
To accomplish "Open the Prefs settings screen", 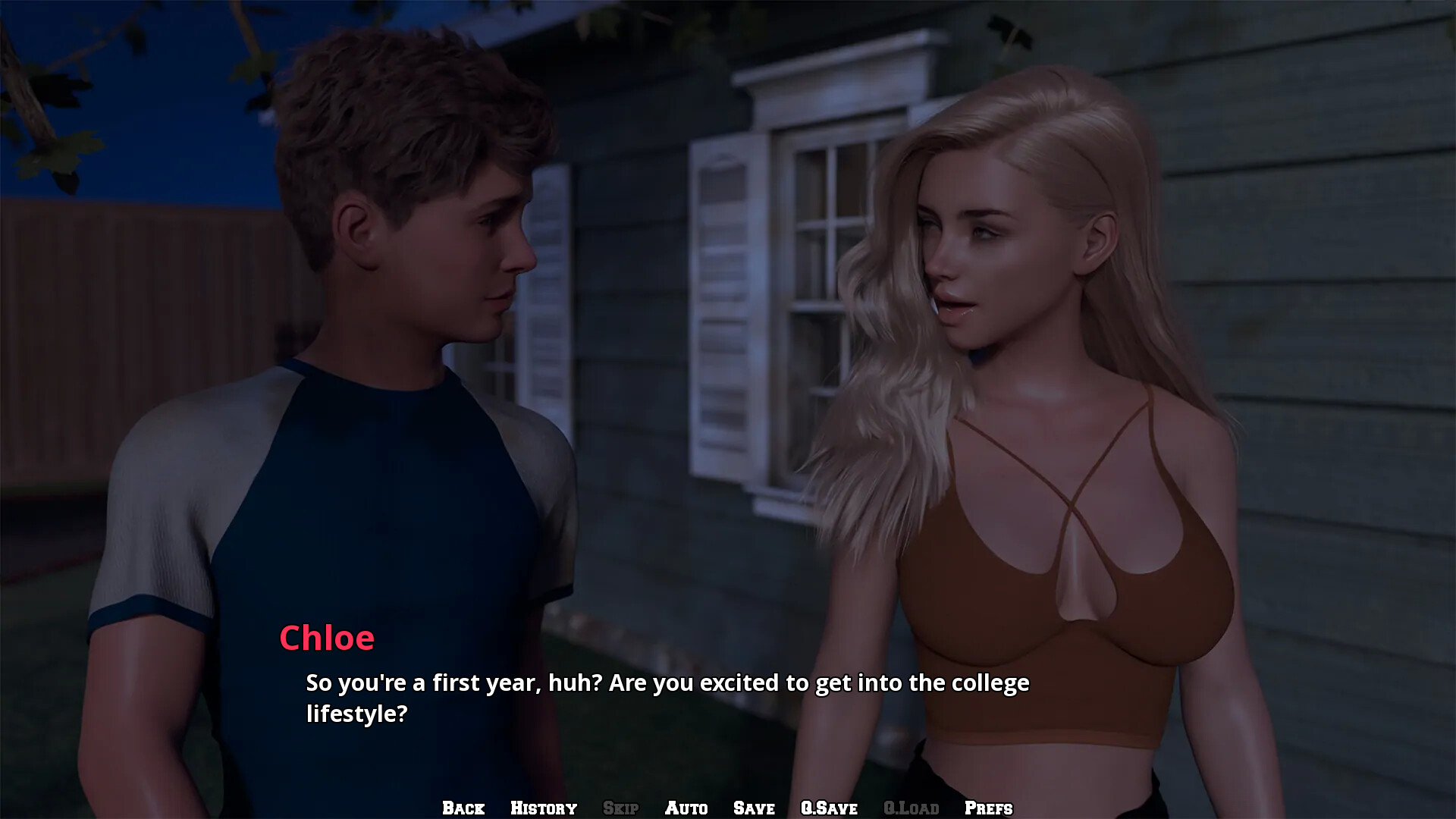I will [988, 808].
